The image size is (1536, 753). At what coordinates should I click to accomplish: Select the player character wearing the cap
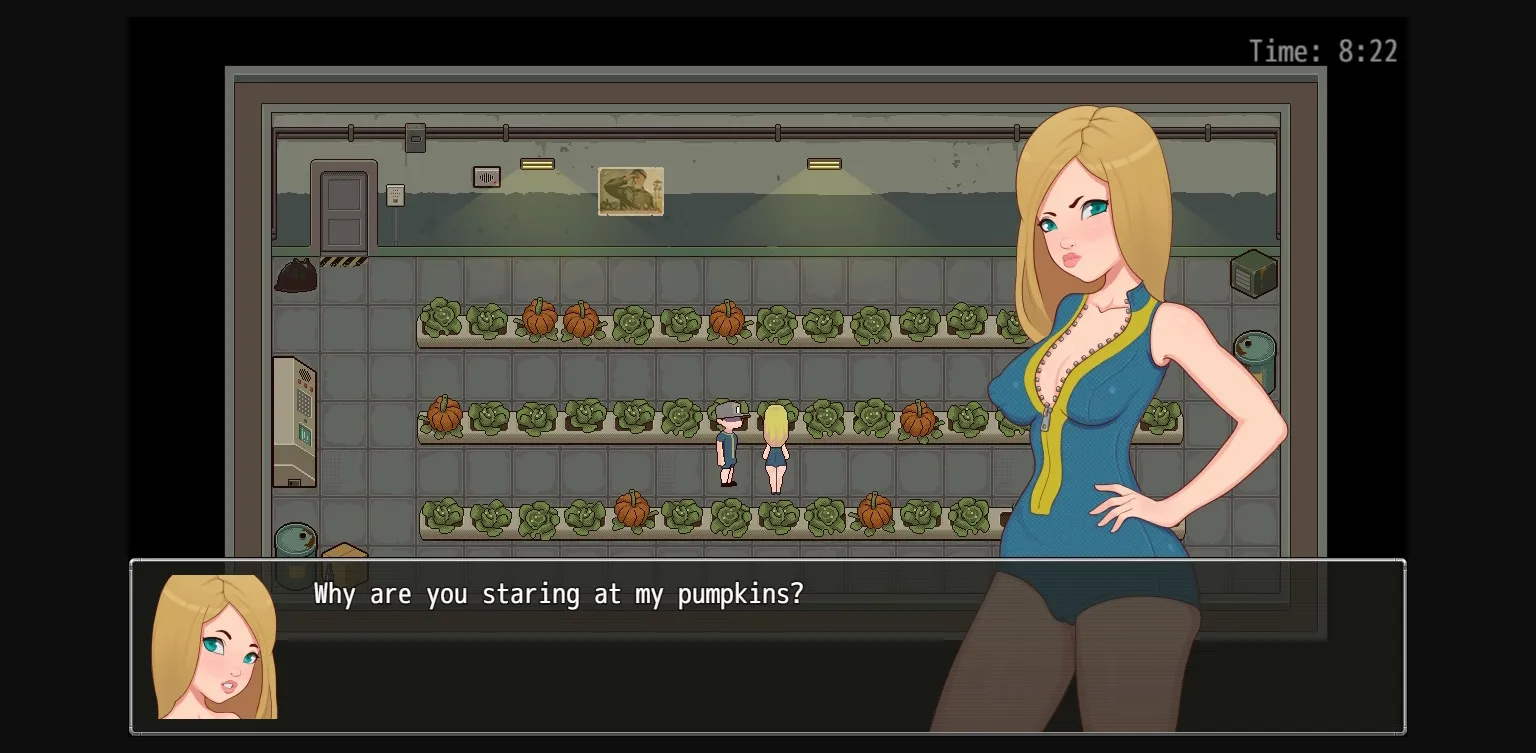point(727,445)
